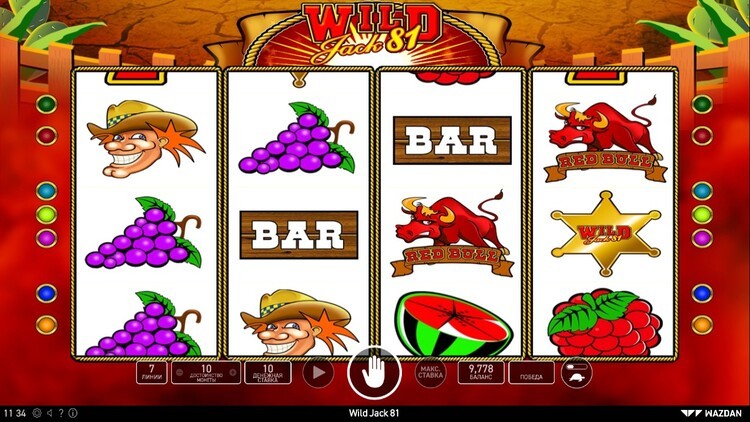Start autoplay with the play arrow button
750x422 pixels.
(x=319, y=372)
